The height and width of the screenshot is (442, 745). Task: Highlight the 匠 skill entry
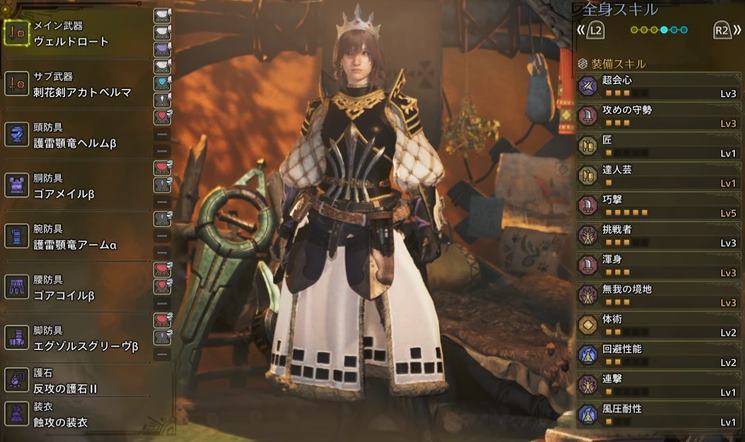tap(660, 146)
